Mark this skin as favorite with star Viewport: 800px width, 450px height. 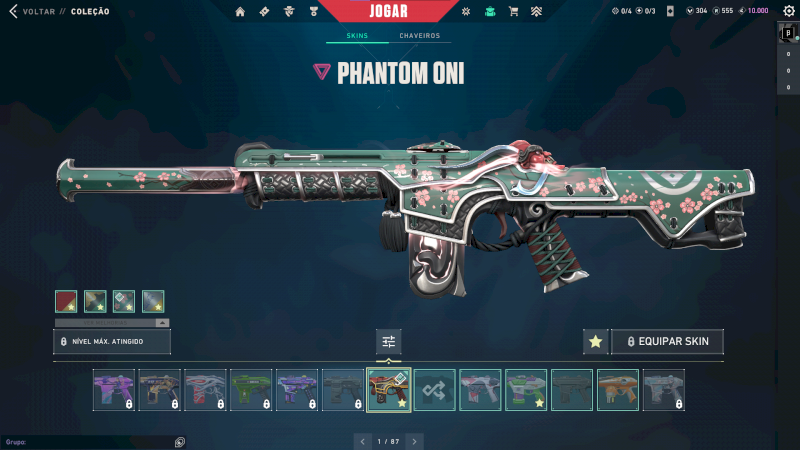595,341
